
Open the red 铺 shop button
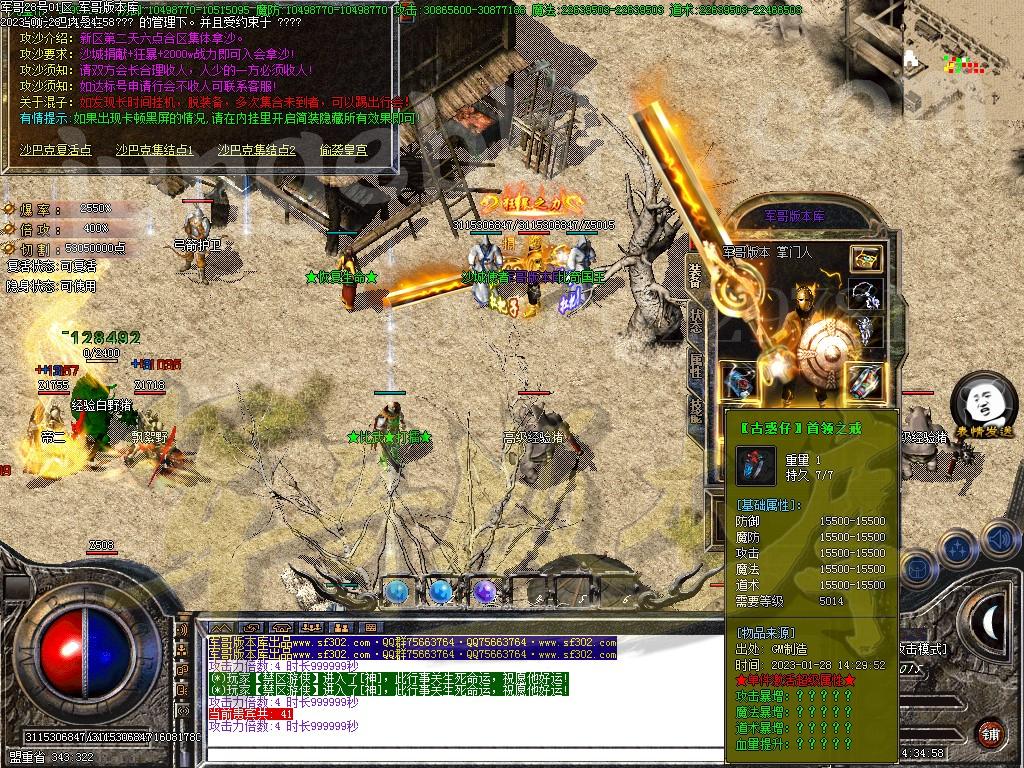click(990, 732)
